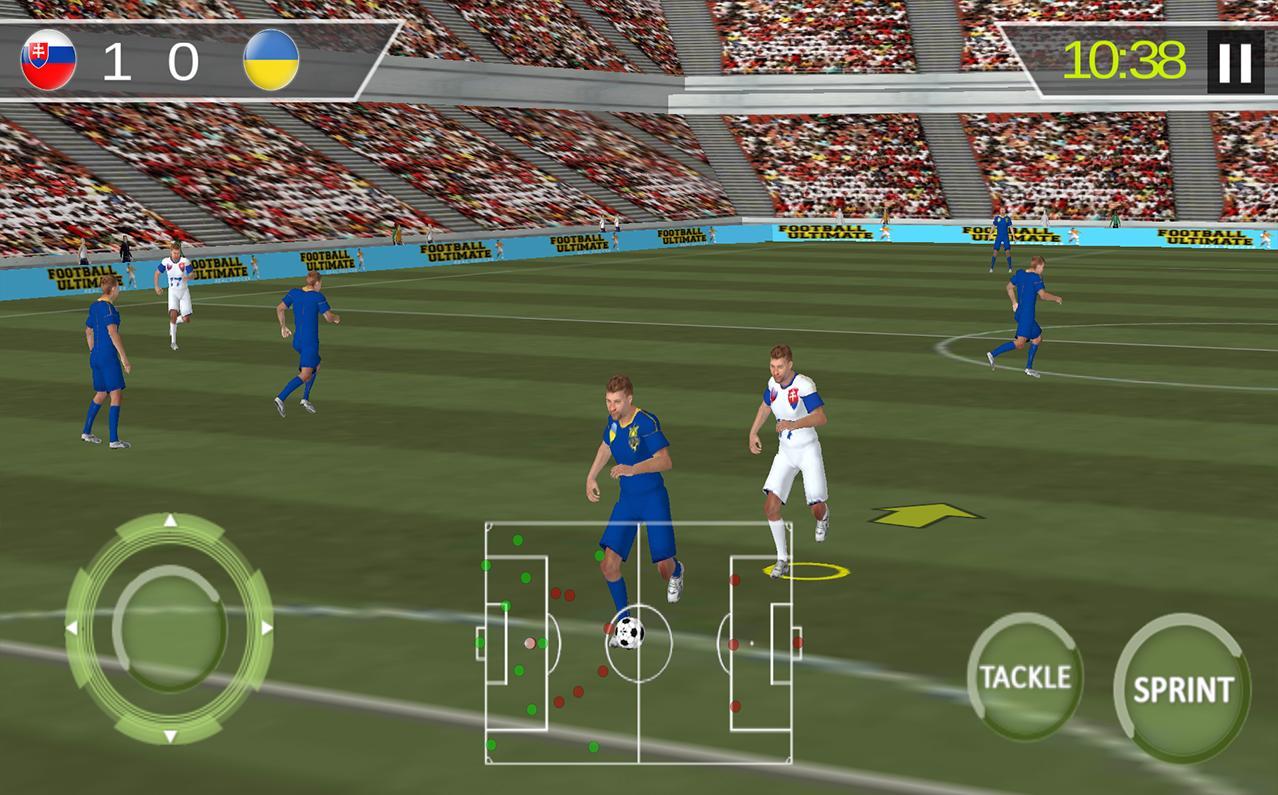Tap the center of the virtual joystick
1278x795 pixels.
point(169,628)
